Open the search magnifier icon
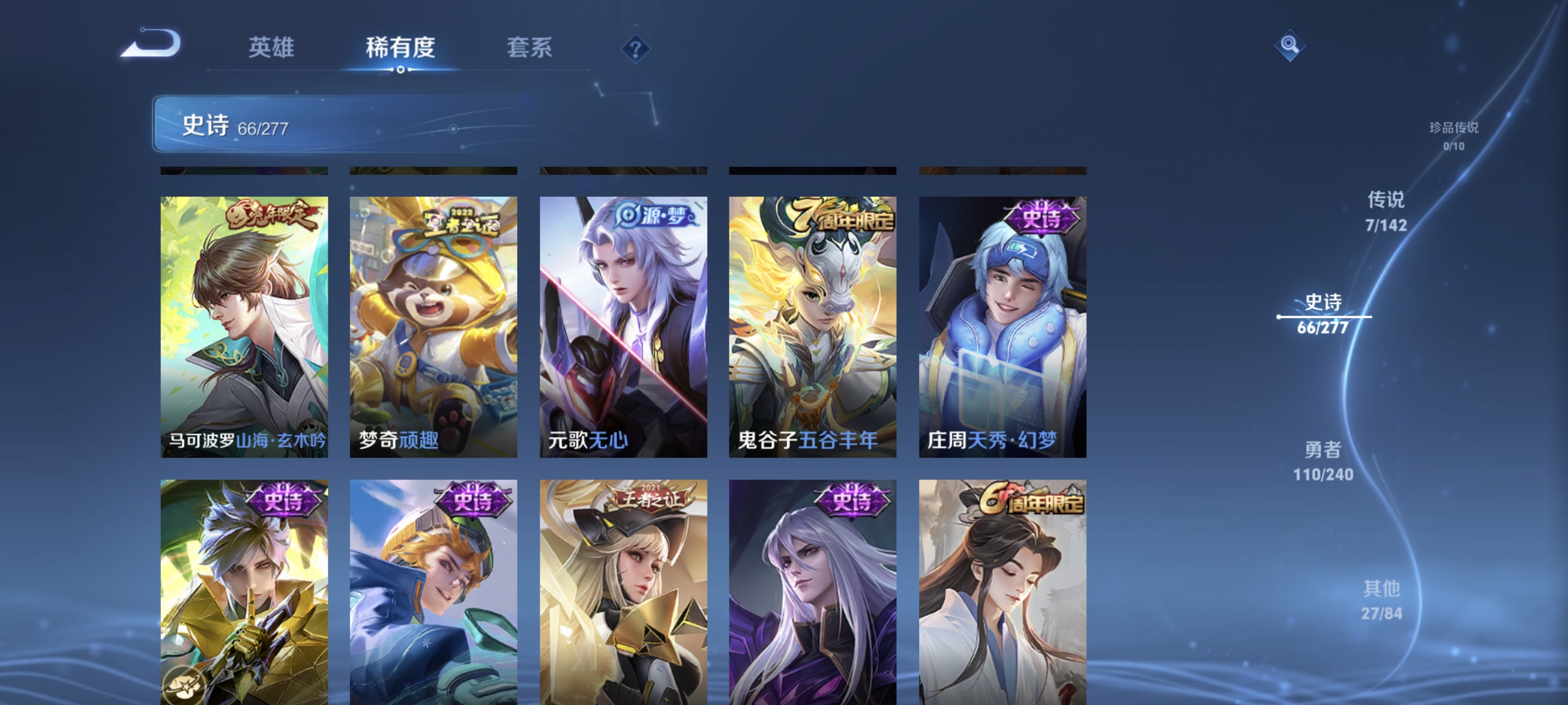The image size is (1568, 705). point(1290,45)
